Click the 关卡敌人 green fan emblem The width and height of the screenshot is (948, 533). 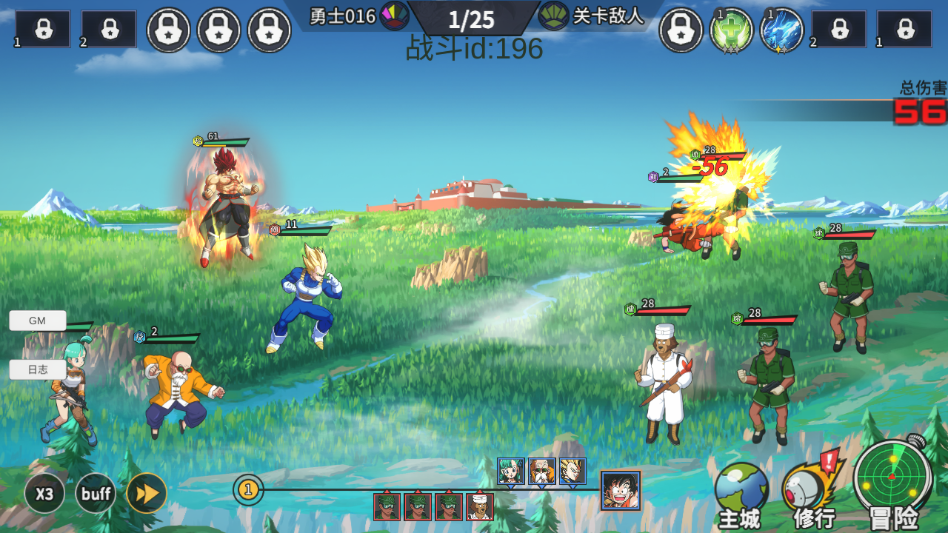553,15
